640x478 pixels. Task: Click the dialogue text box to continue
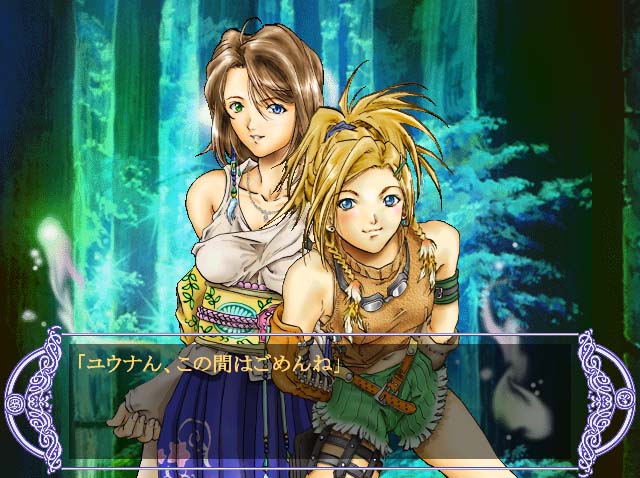(x=320, y=402)
